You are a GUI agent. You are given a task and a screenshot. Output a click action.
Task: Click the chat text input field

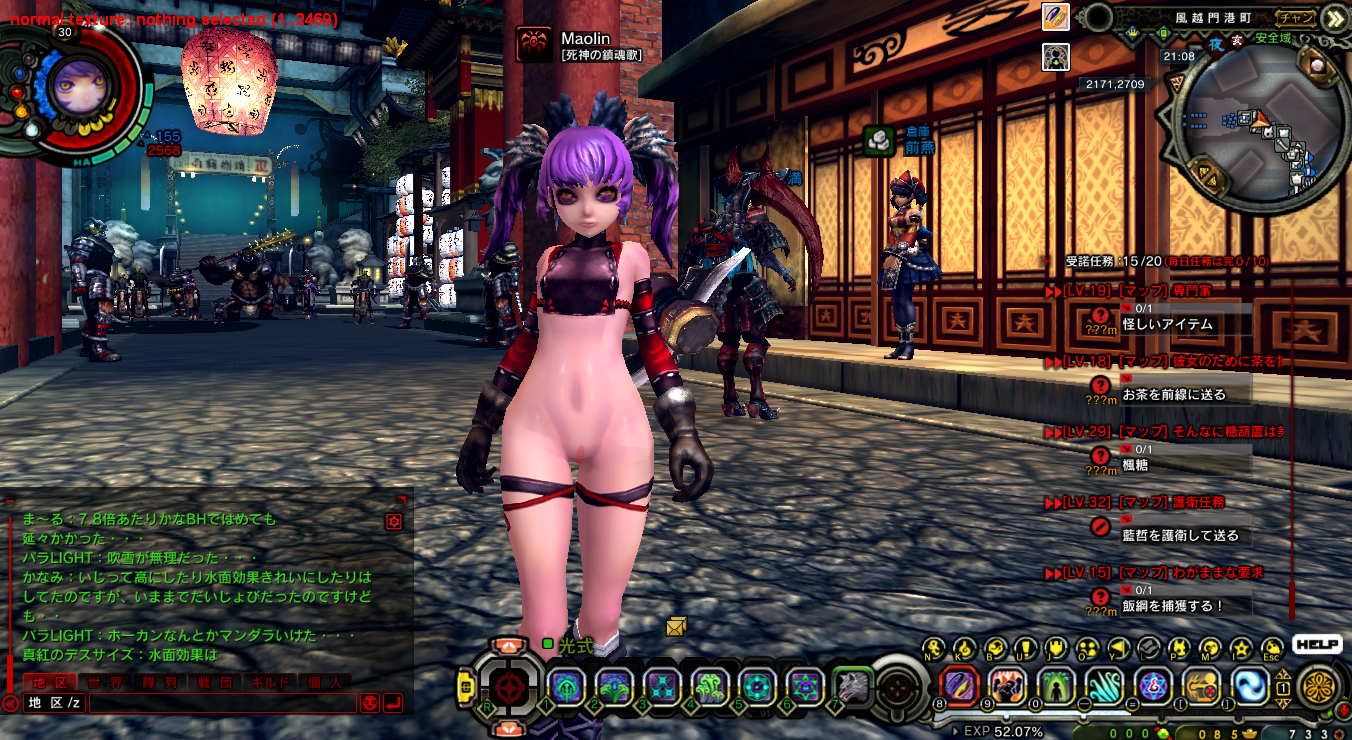(x=220, y=703)
